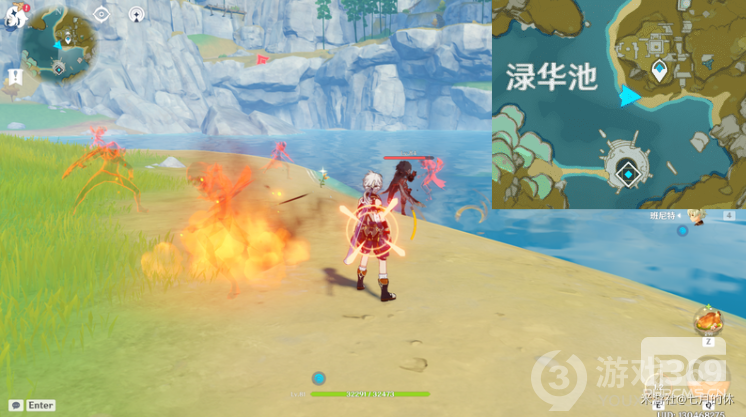Open the compass star icon

coord(136,14)
